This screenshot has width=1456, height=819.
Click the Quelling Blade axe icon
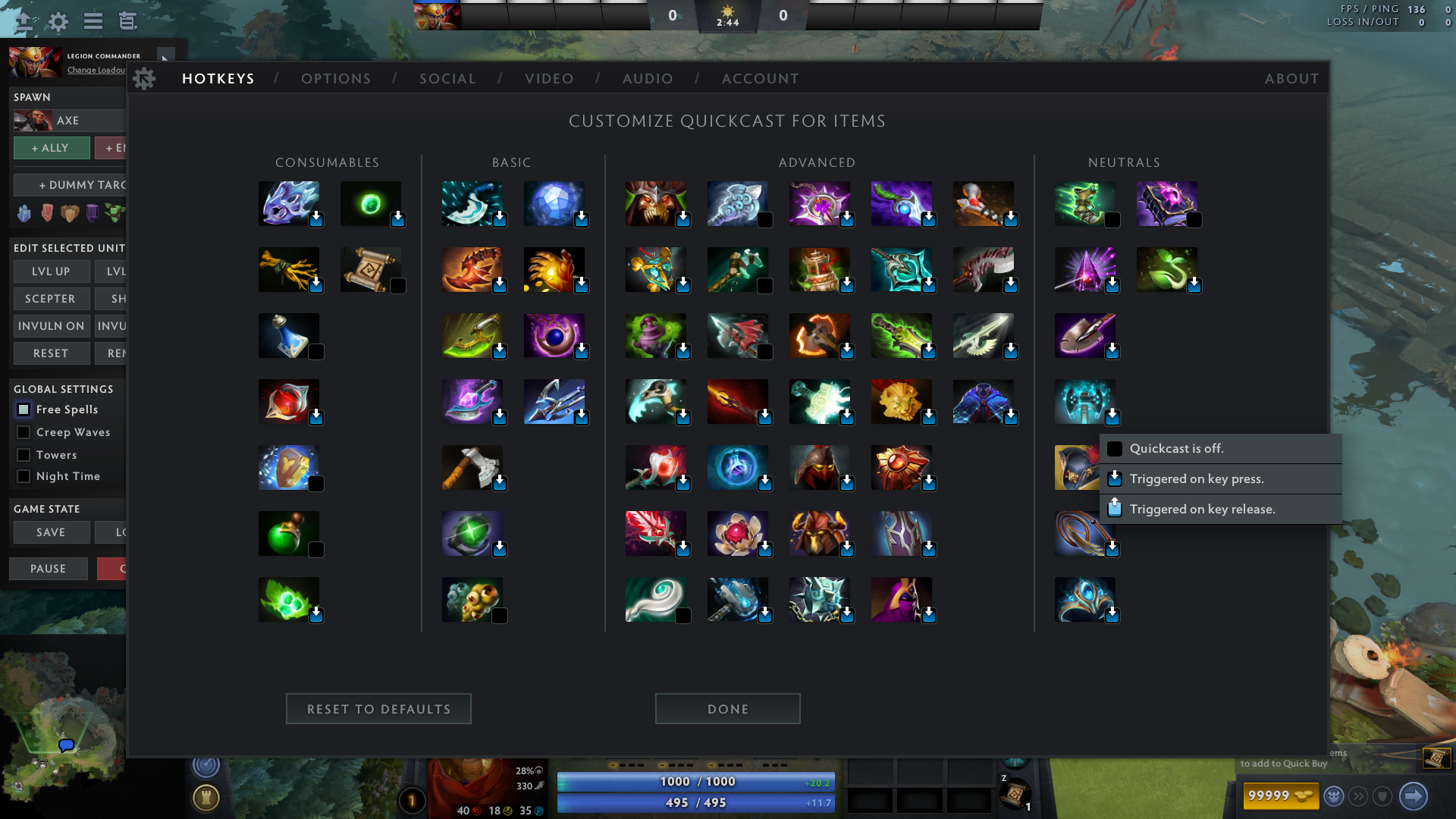(x=472, y=467)
